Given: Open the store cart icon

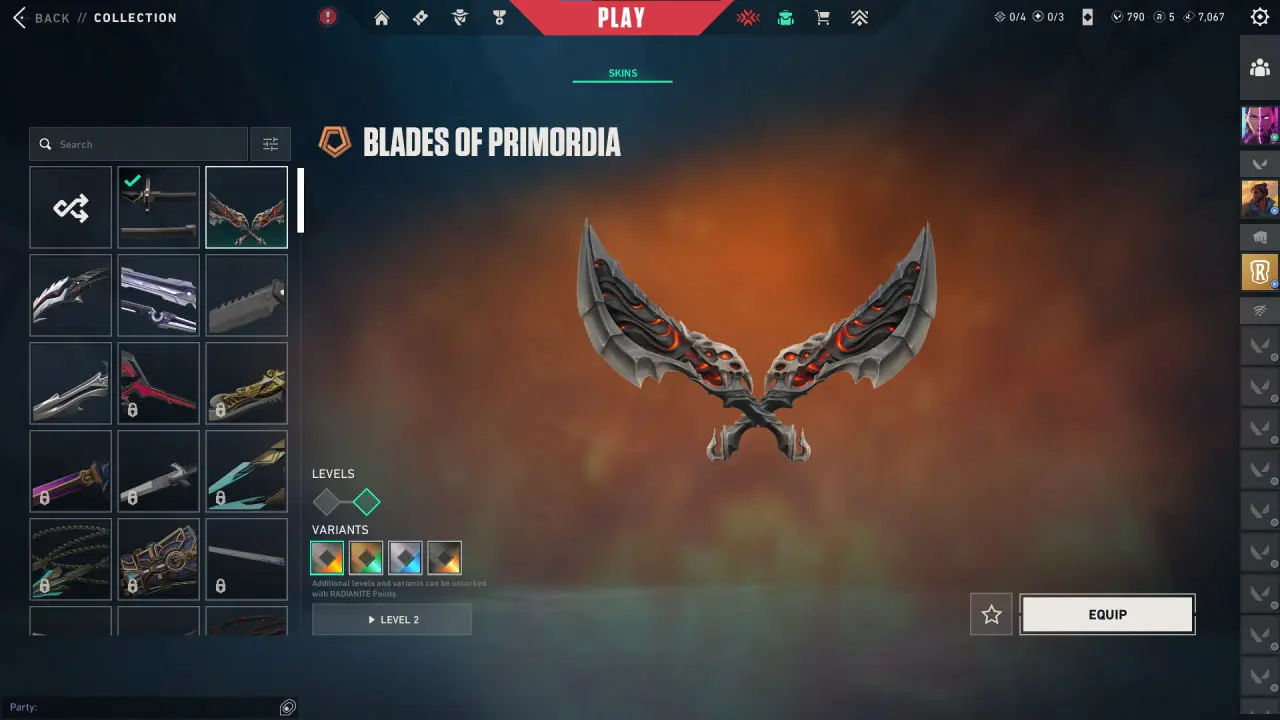Looking at the screenshot, I should 822,18.
